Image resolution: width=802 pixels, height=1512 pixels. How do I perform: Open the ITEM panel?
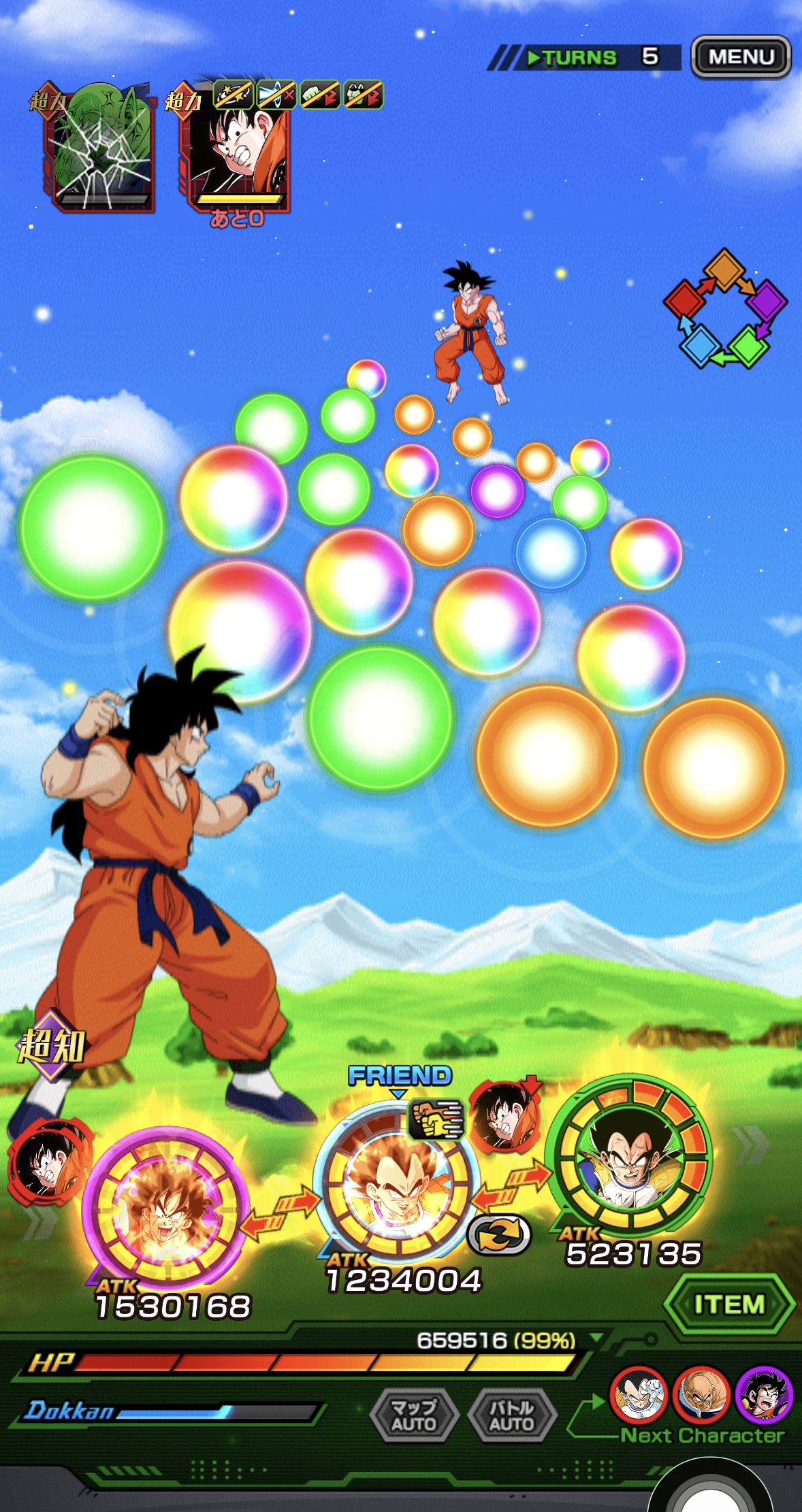[x=728, y=1304]
